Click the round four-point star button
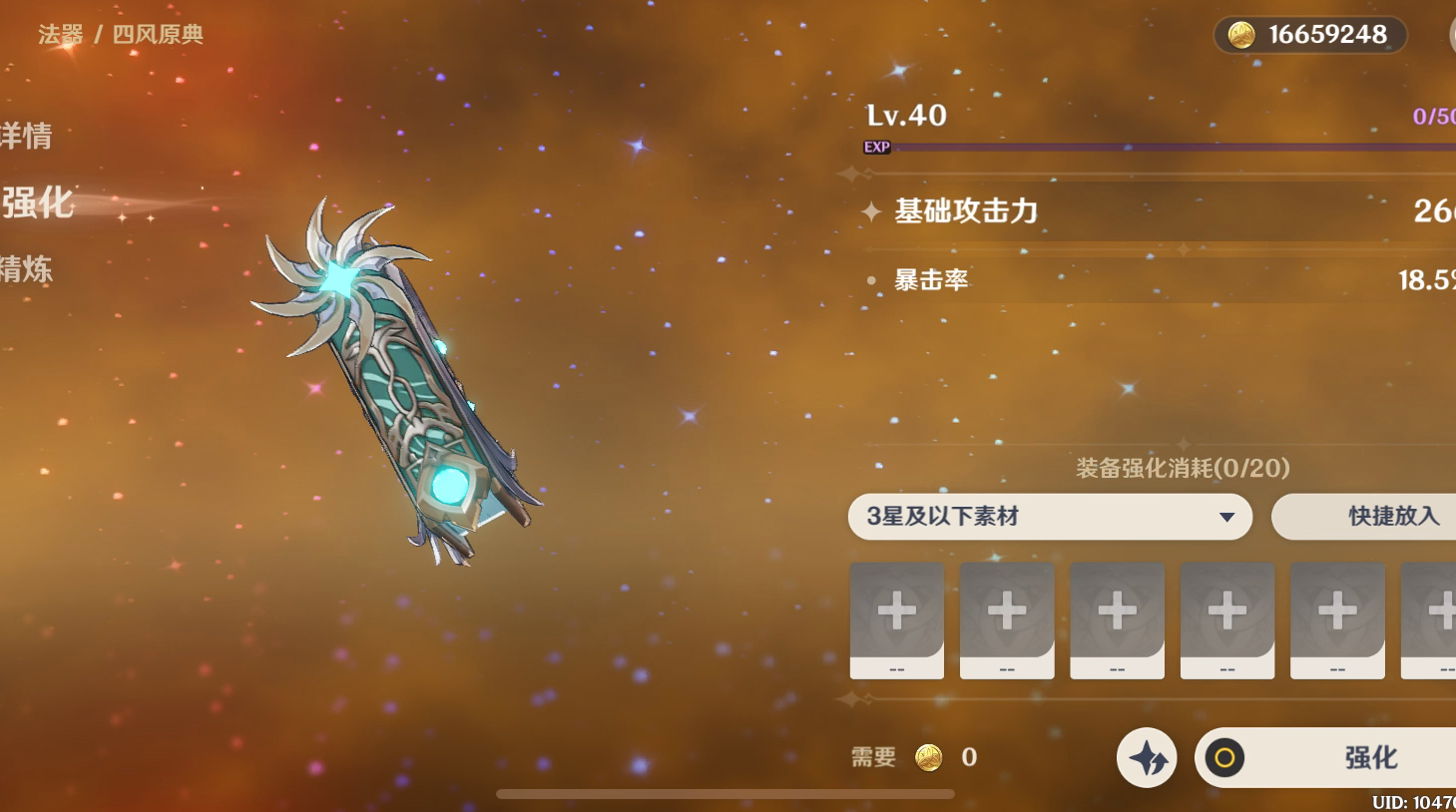The height and width of the screenshot is (812, 1456). (x=1147, y=758)
